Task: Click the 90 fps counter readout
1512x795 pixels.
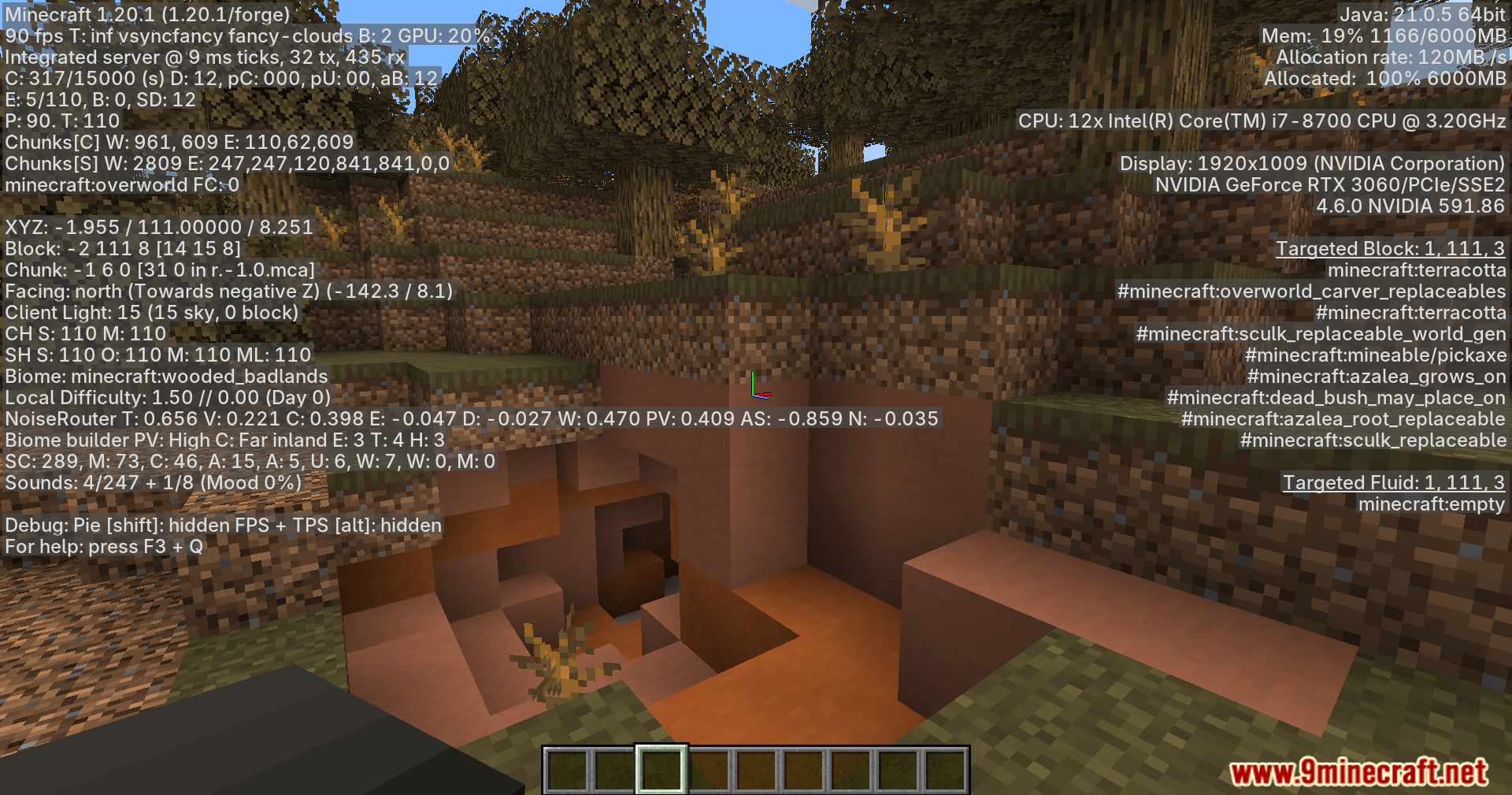Action: coord(29,36)
